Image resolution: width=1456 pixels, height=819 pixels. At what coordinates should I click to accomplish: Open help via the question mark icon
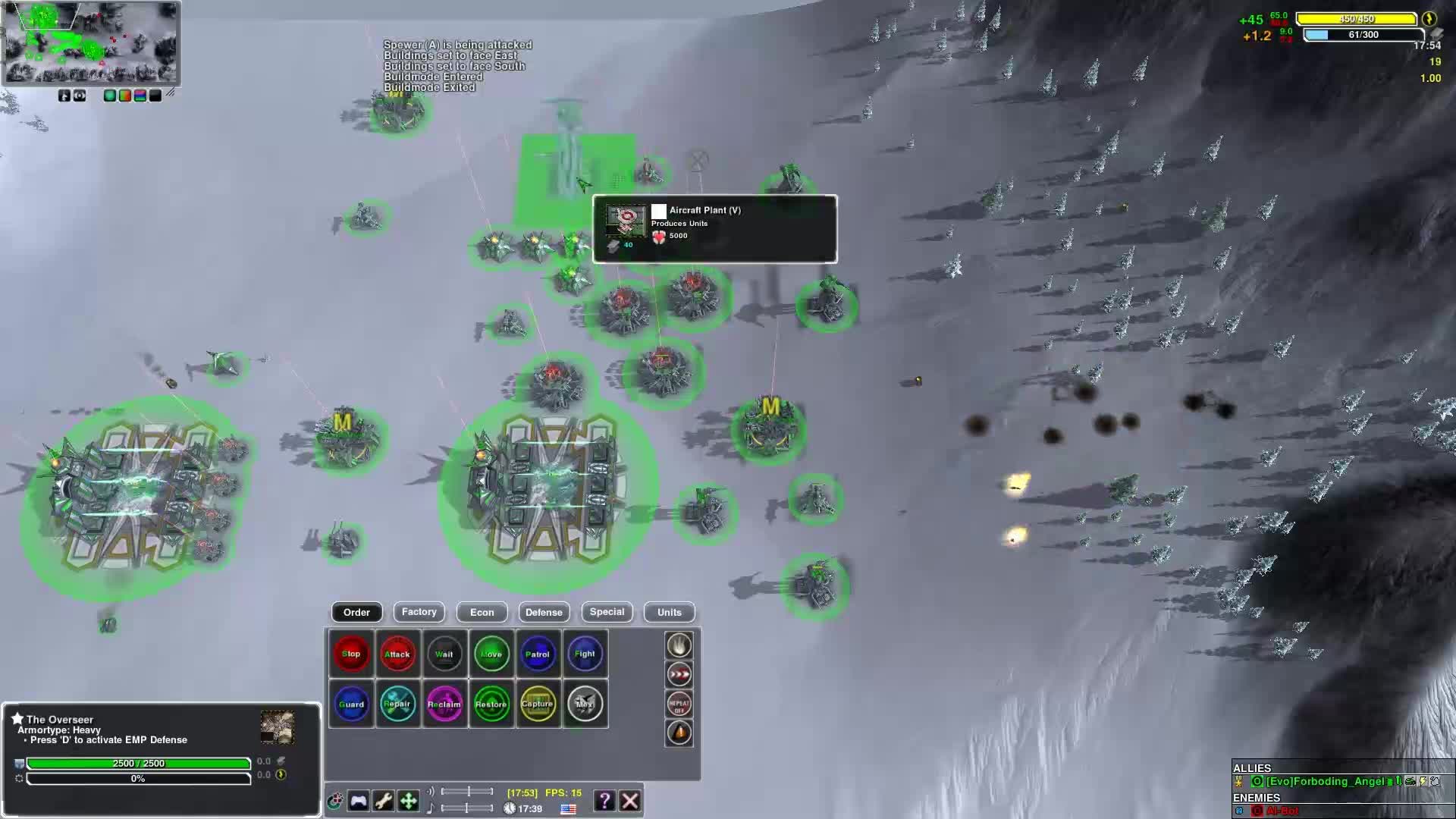[x=604, y=800]
